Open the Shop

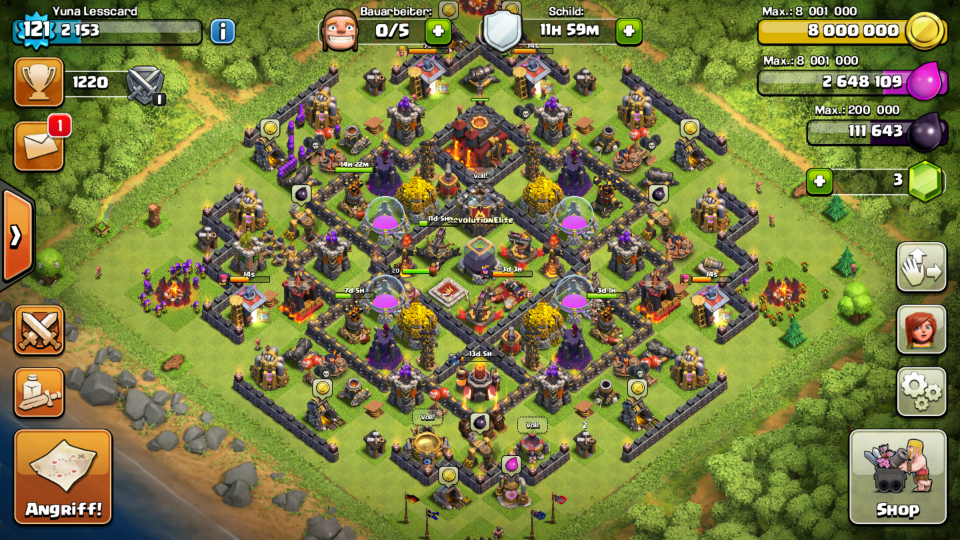897,477
